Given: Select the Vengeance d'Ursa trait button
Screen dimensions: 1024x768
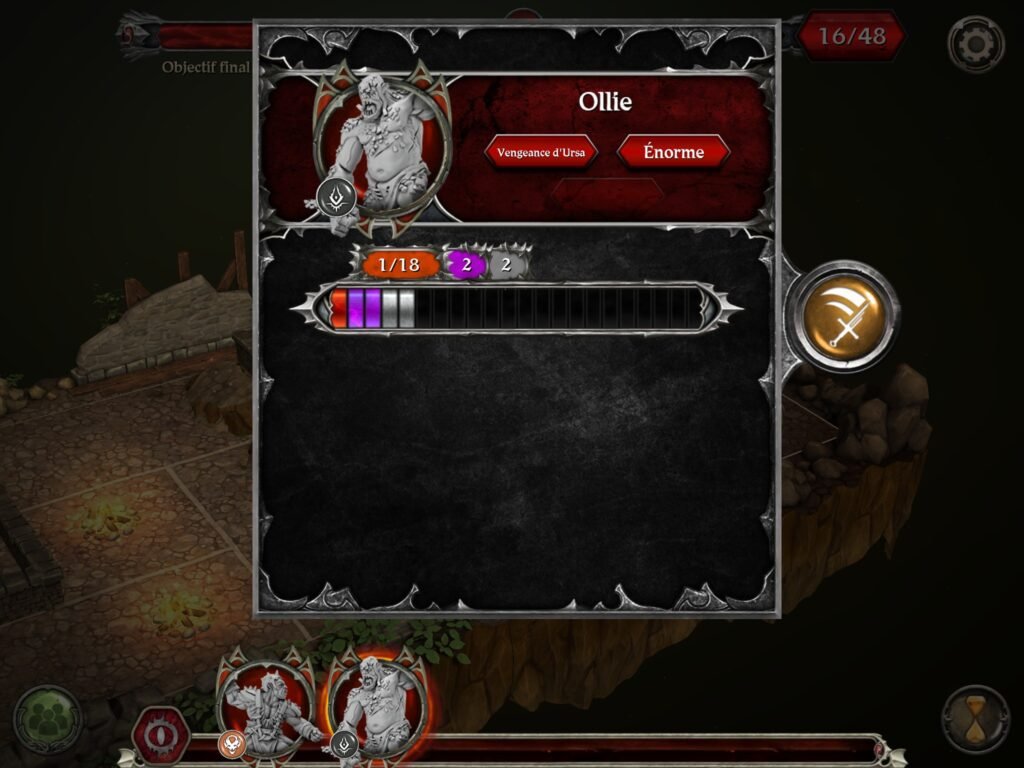Looking at the screenshot, I should 541,152.
